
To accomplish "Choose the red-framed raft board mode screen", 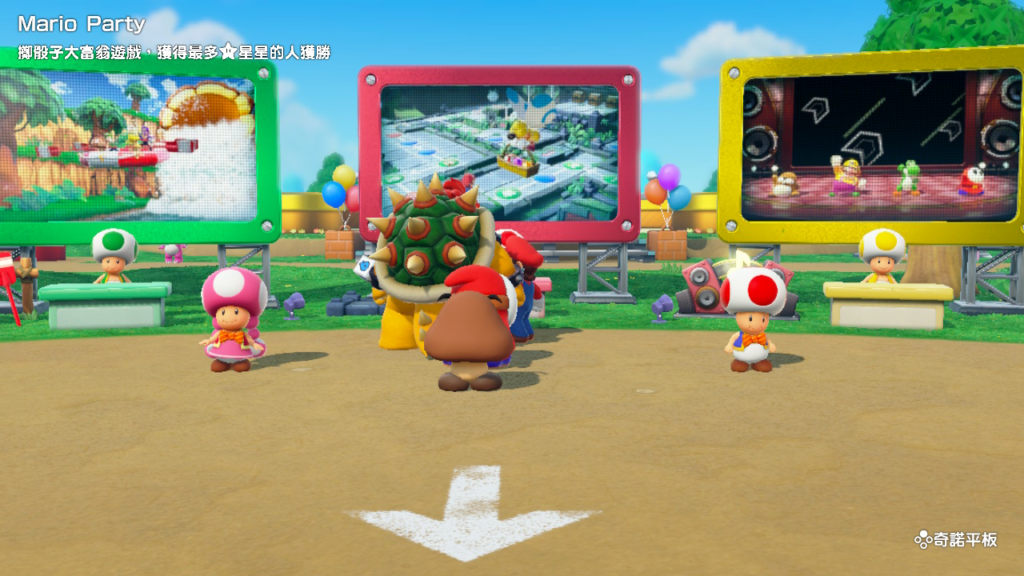I will (x=499, y=150).
